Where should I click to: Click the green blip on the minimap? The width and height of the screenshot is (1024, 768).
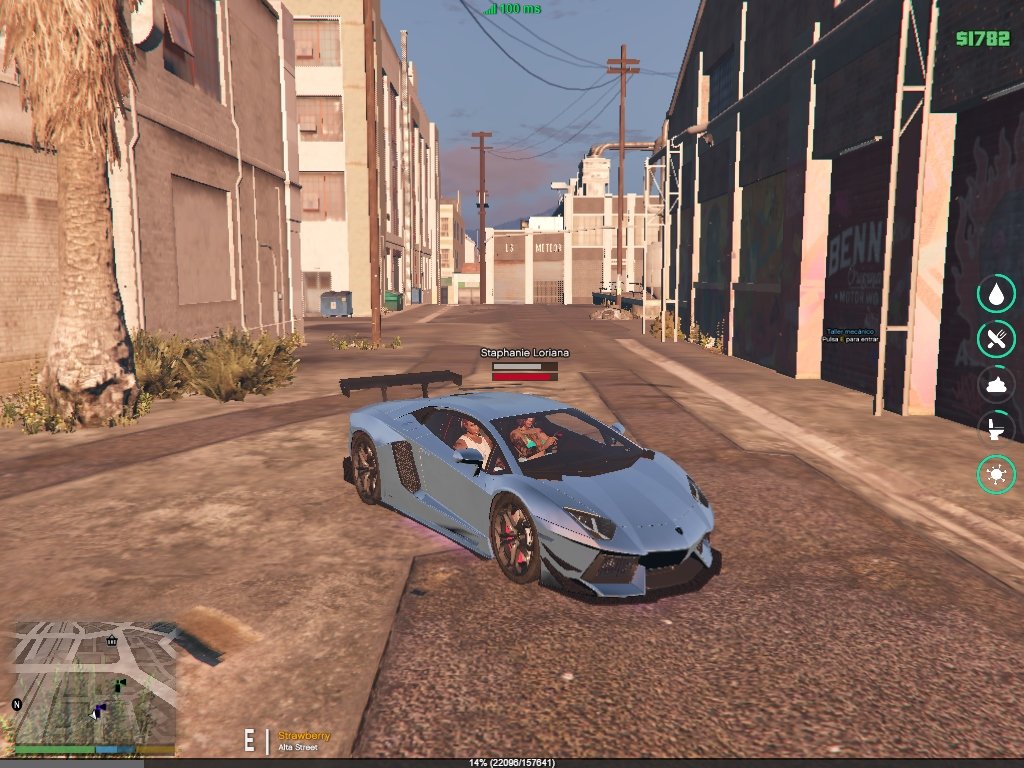point(119,684)
